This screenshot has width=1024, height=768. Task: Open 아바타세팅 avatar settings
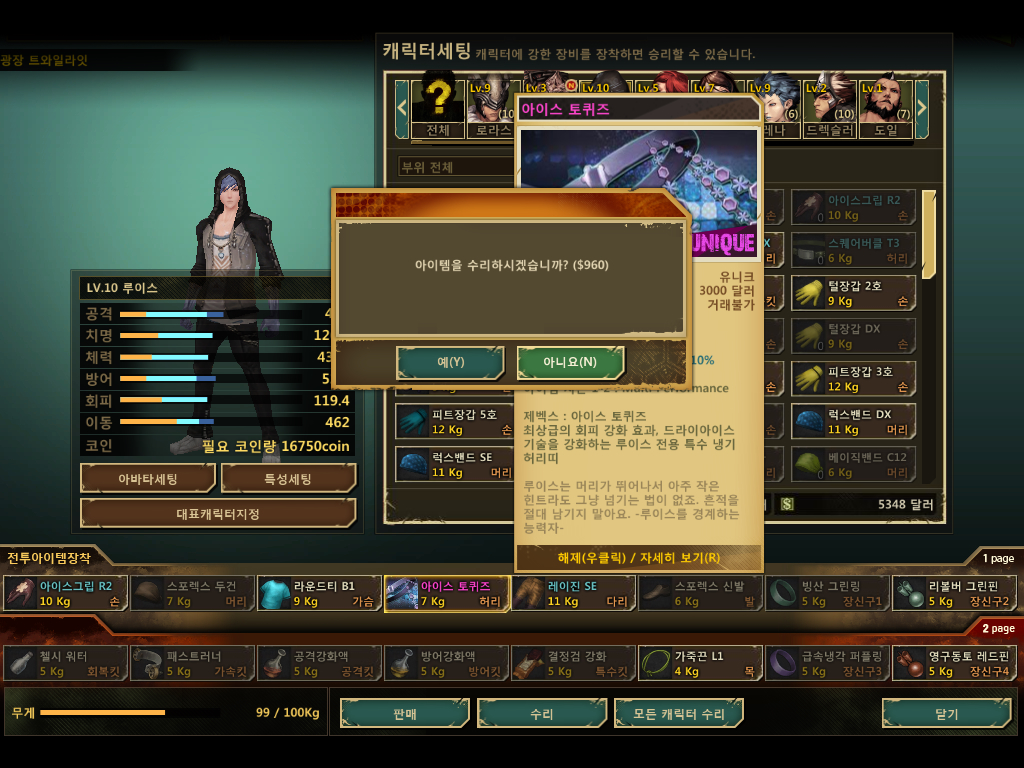(148, 479)
